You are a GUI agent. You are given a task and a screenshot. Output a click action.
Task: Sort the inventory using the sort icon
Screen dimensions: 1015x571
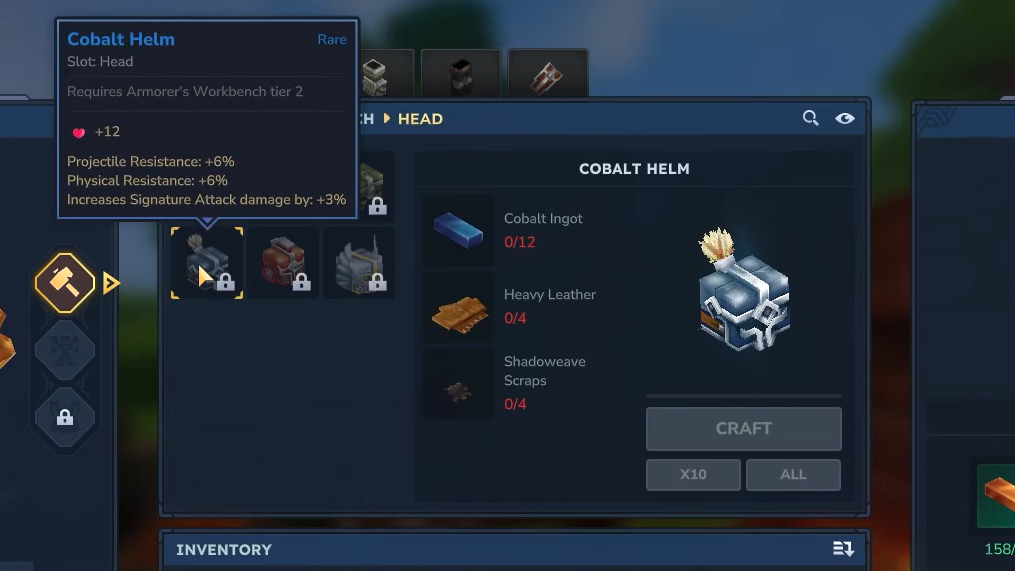(x=843, y=549)
